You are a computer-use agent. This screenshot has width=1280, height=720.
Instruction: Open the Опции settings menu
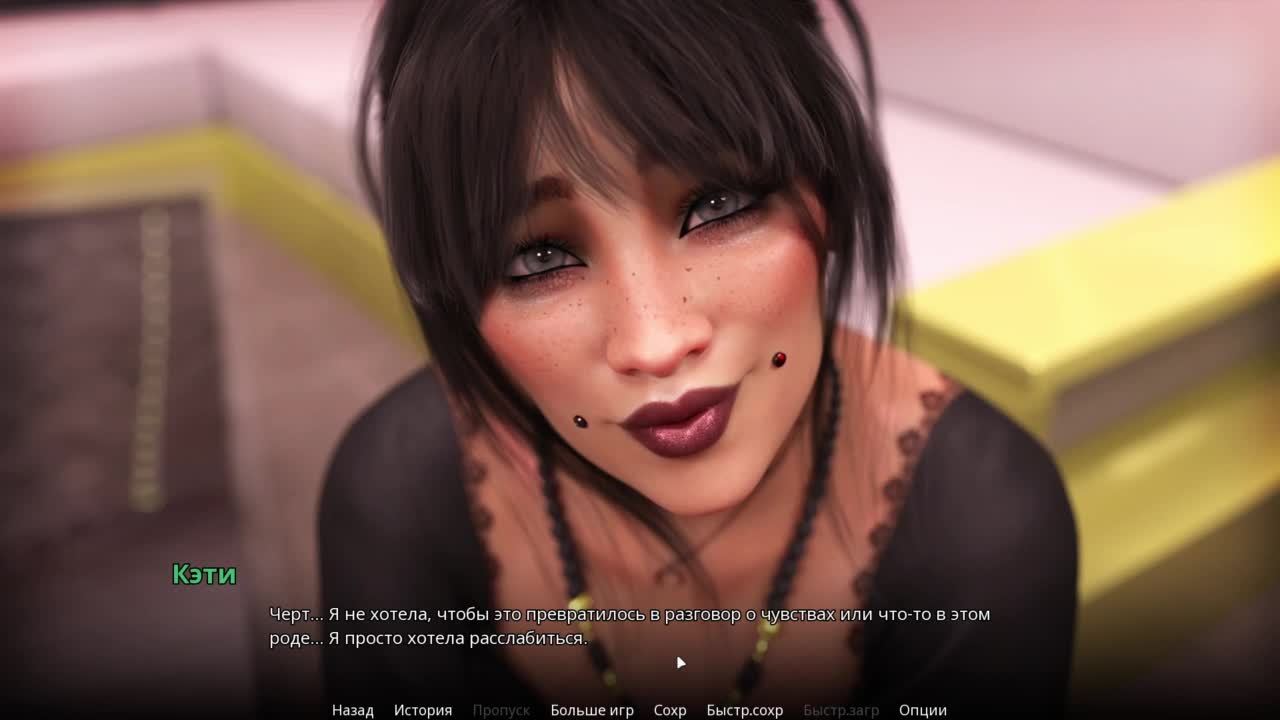922,710
